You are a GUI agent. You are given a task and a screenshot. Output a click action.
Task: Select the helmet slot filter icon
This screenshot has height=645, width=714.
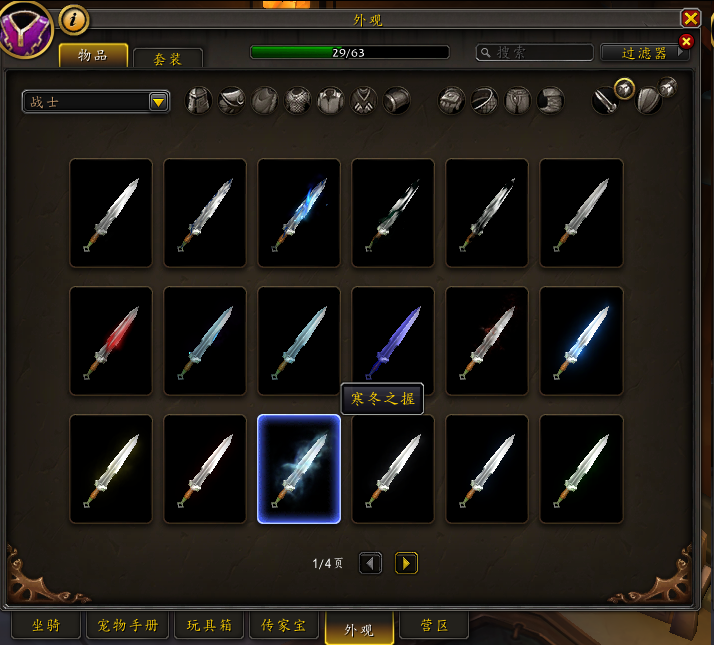(x=199, y=100)
